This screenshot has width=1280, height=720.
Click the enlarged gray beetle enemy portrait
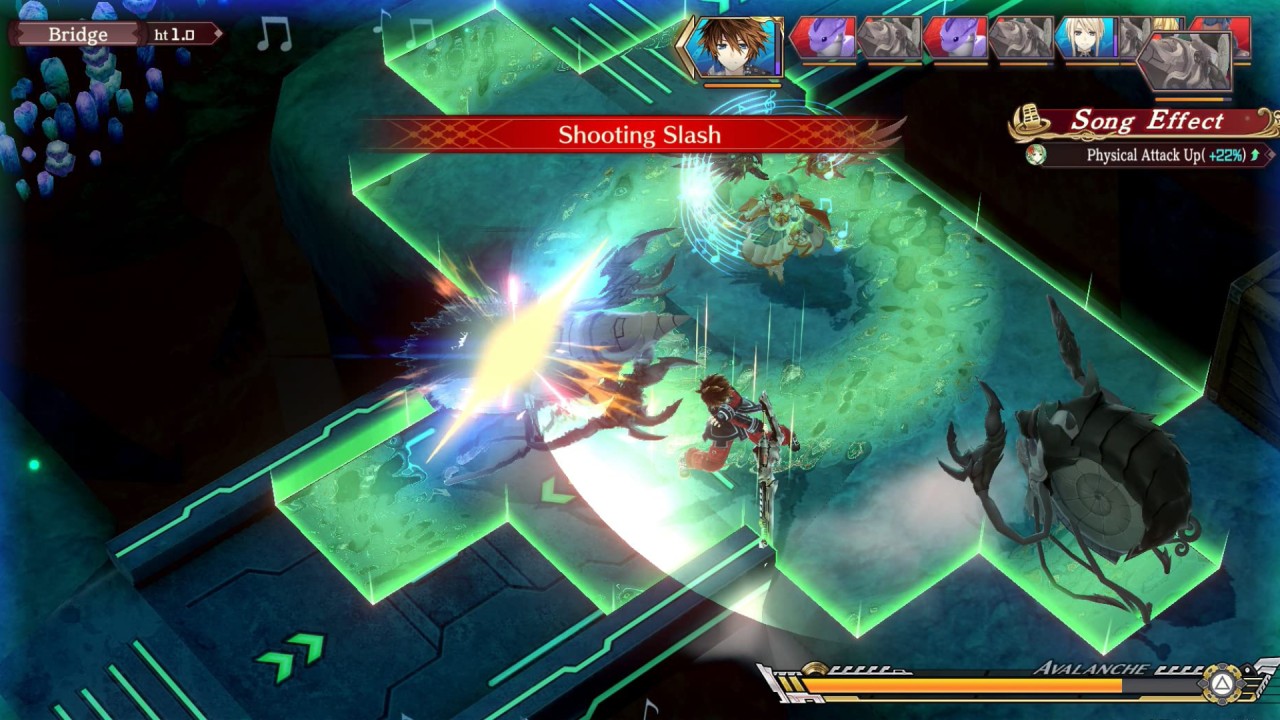coord(1187,62)
